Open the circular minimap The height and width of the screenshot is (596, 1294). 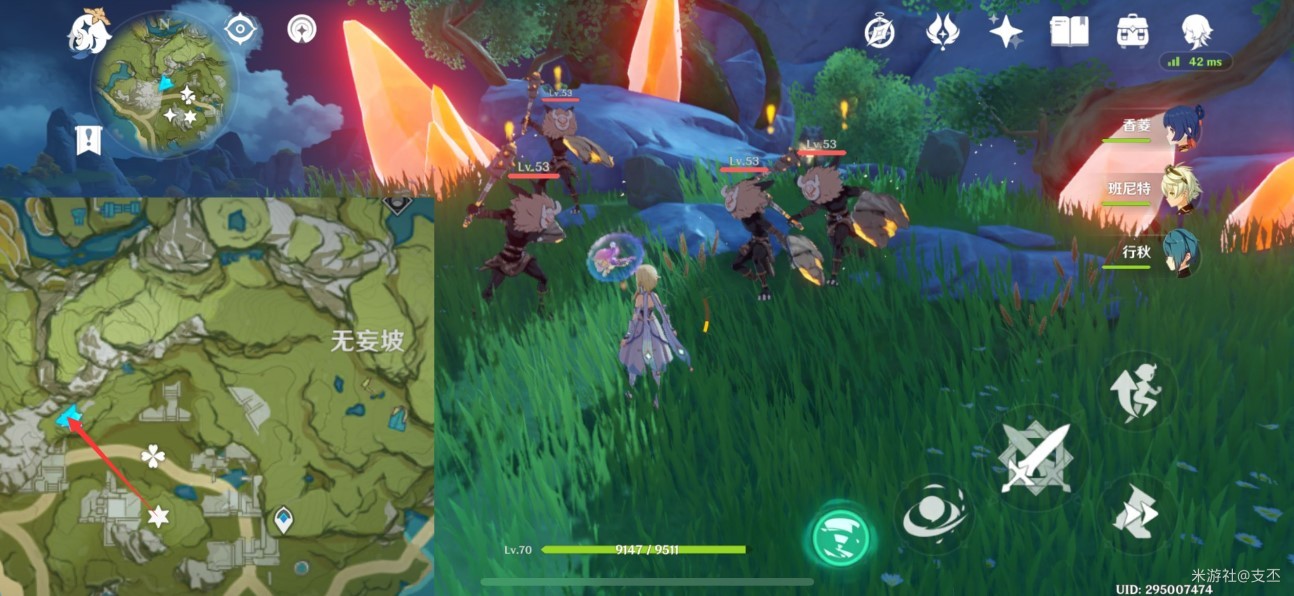click(x=164, y=84)
